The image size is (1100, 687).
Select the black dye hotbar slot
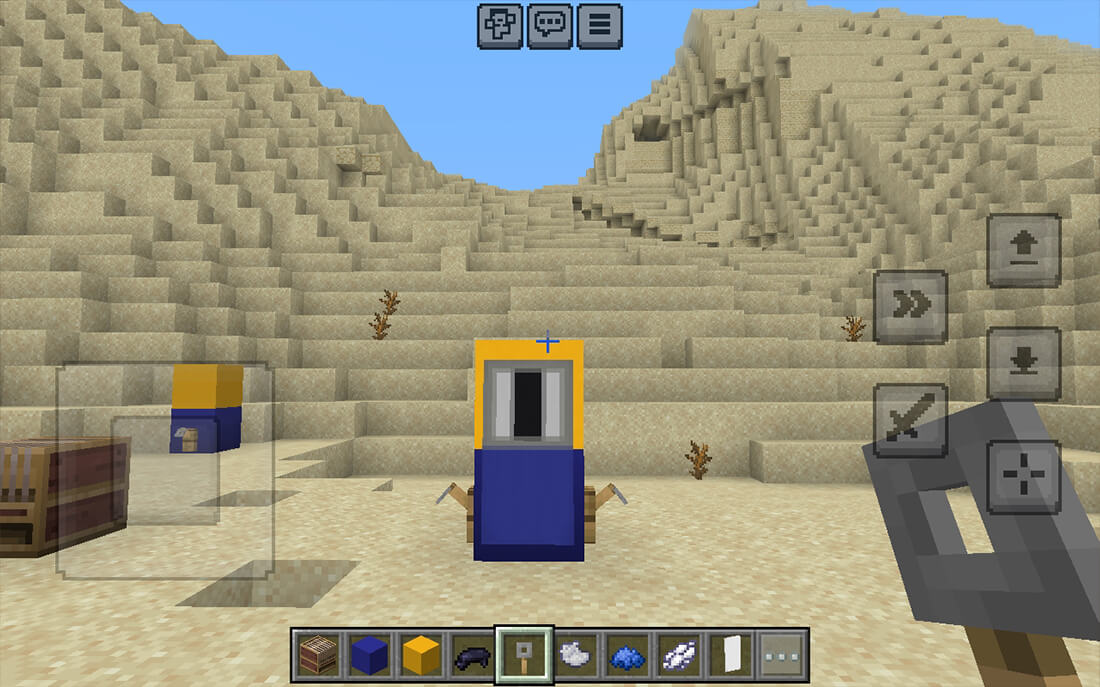(x=472, y=655)
